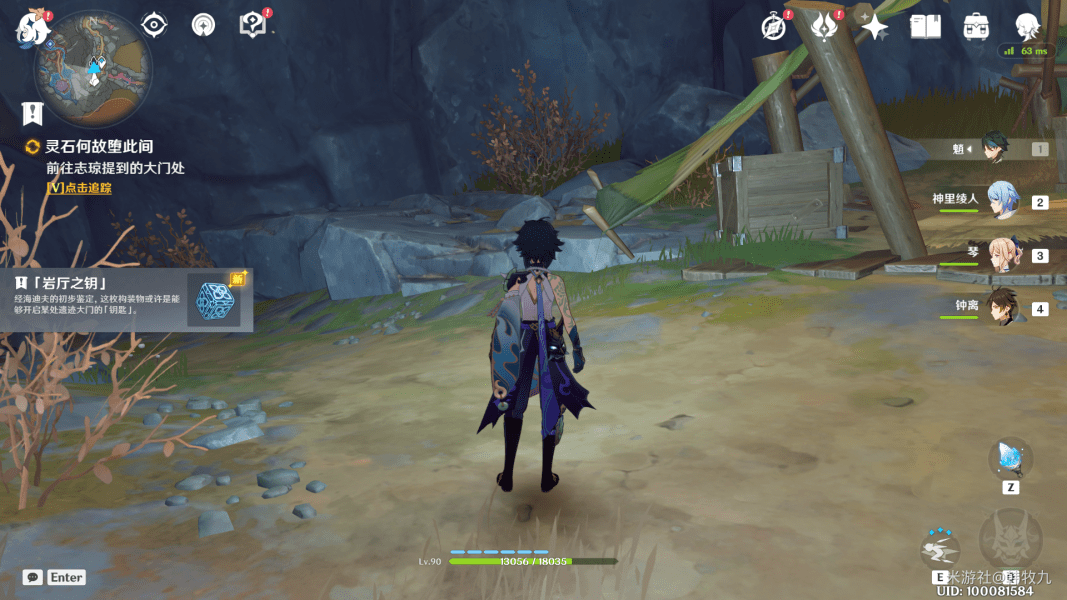Open the Battle Pass icon
This screenshot has height=600, width=1067.
pyautogui.click(x=824, y=27)
